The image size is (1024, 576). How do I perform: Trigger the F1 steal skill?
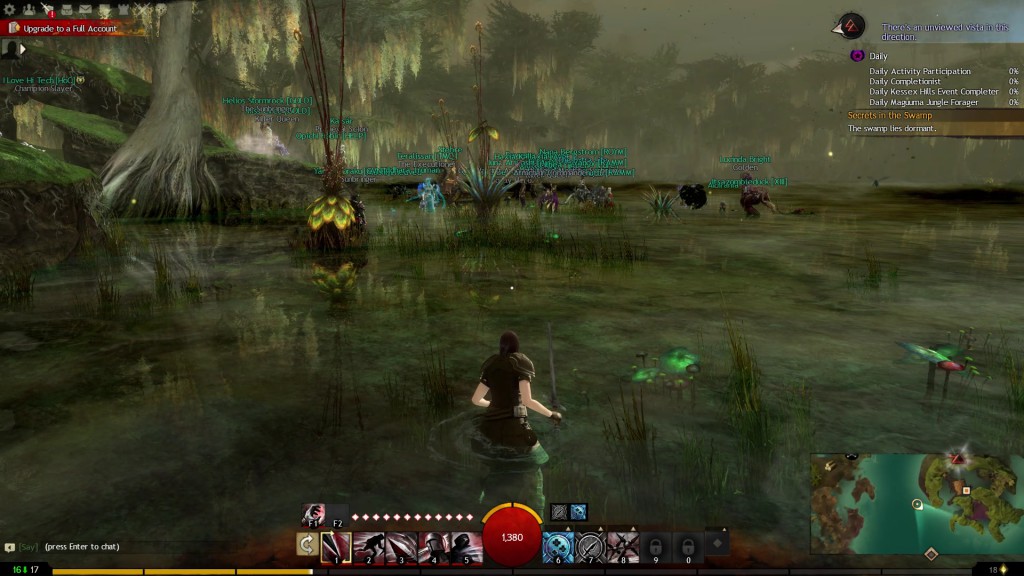312,514
